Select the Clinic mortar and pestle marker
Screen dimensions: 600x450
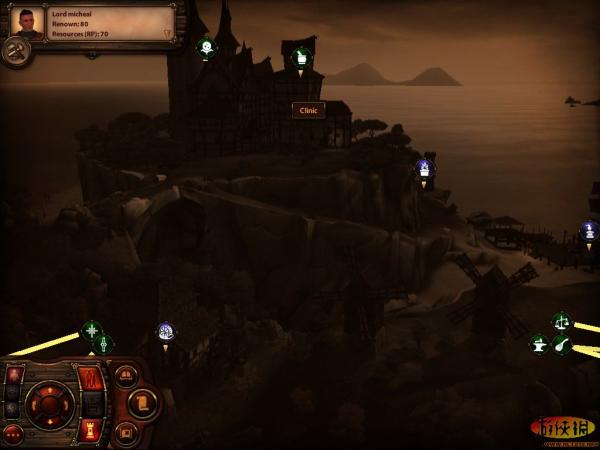tap(300, 56)
